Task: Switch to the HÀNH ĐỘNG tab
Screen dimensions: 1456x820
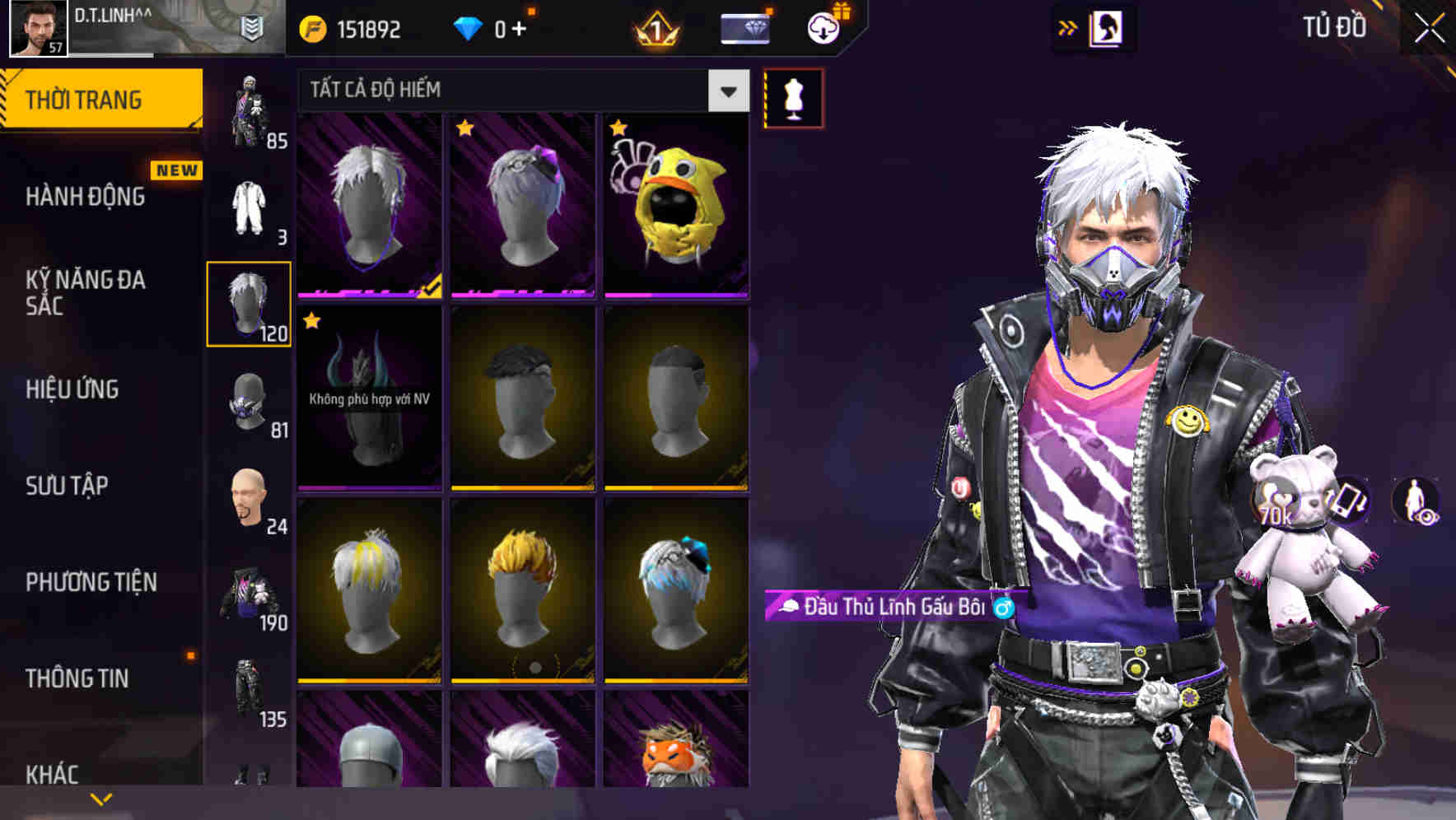Action: 86,198
